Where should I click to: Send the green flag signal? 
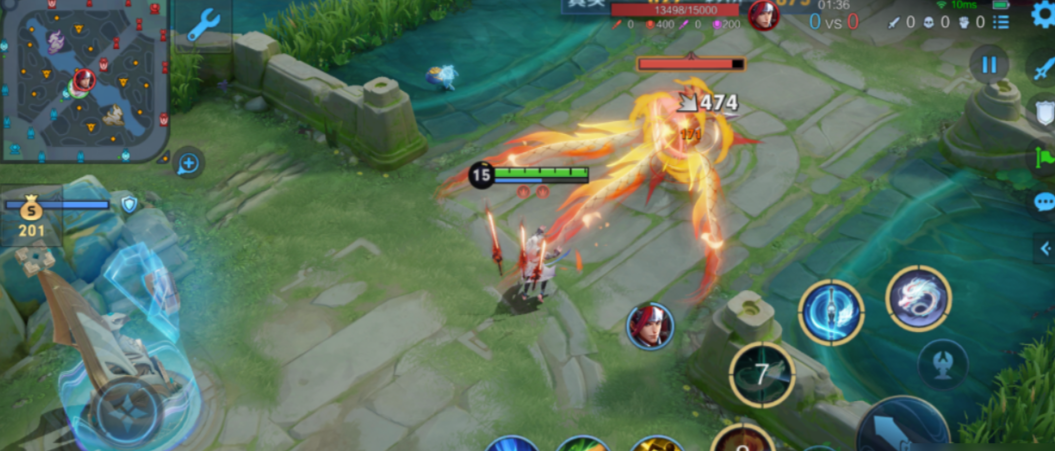pos(1043,157)
